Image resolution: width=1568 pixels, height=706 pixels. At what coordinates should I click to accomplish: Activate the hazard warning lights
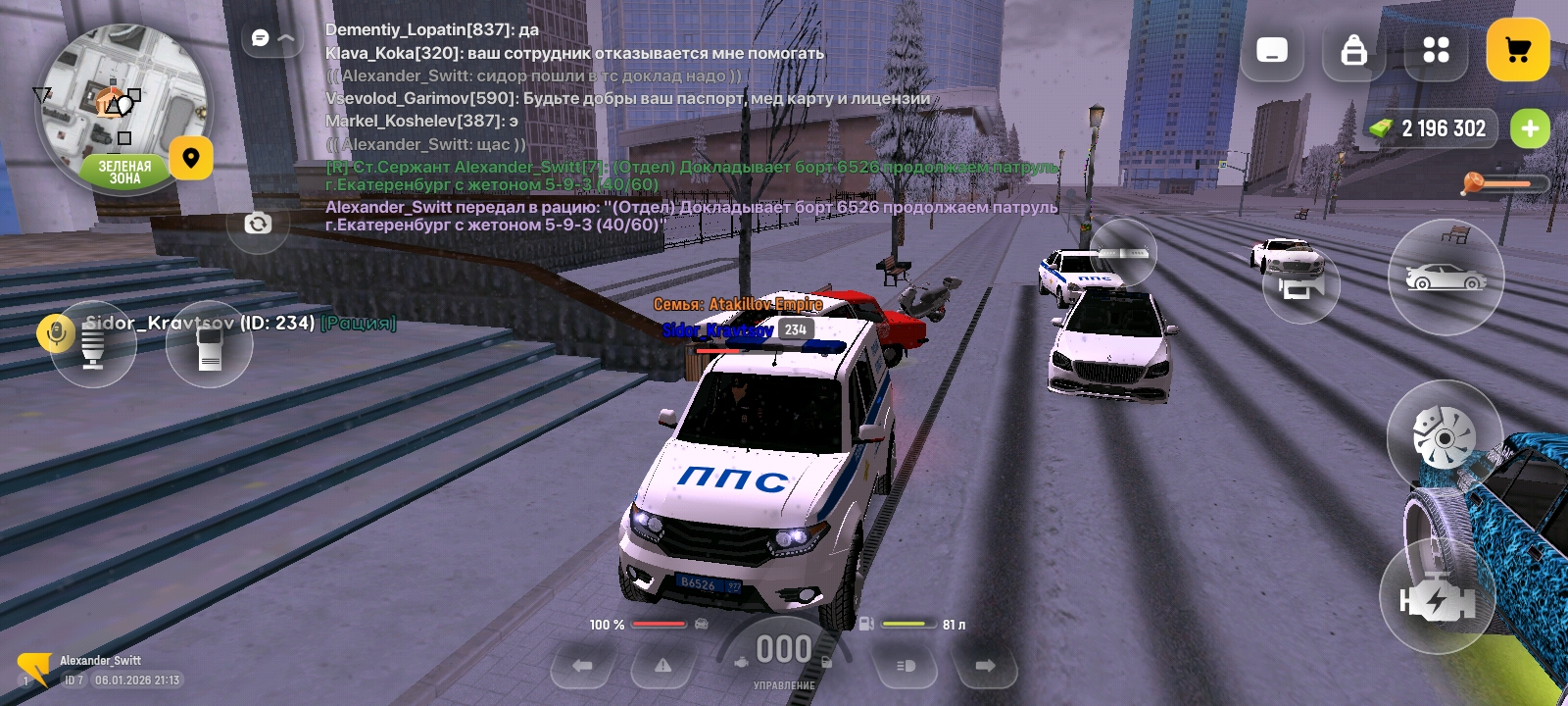663,666
